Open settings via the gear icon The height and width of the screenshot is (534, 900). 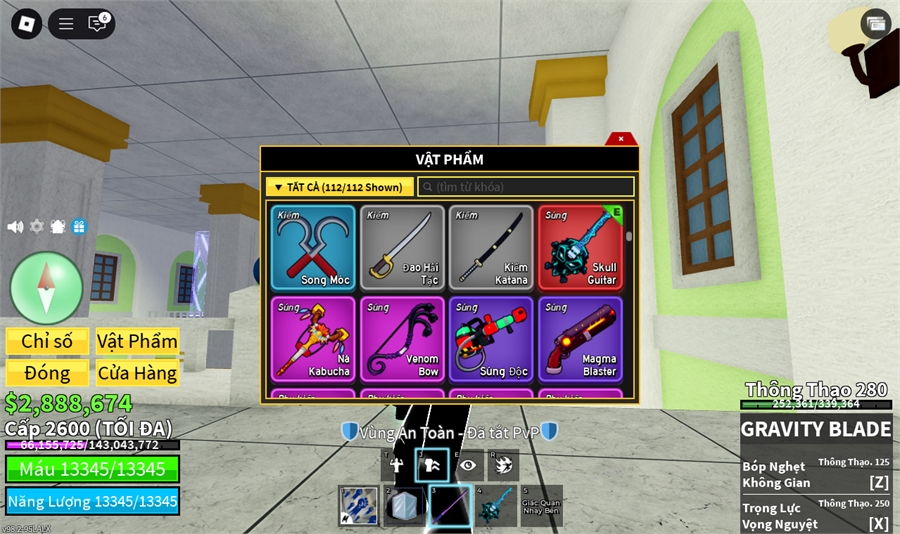(x=37, y=227)
